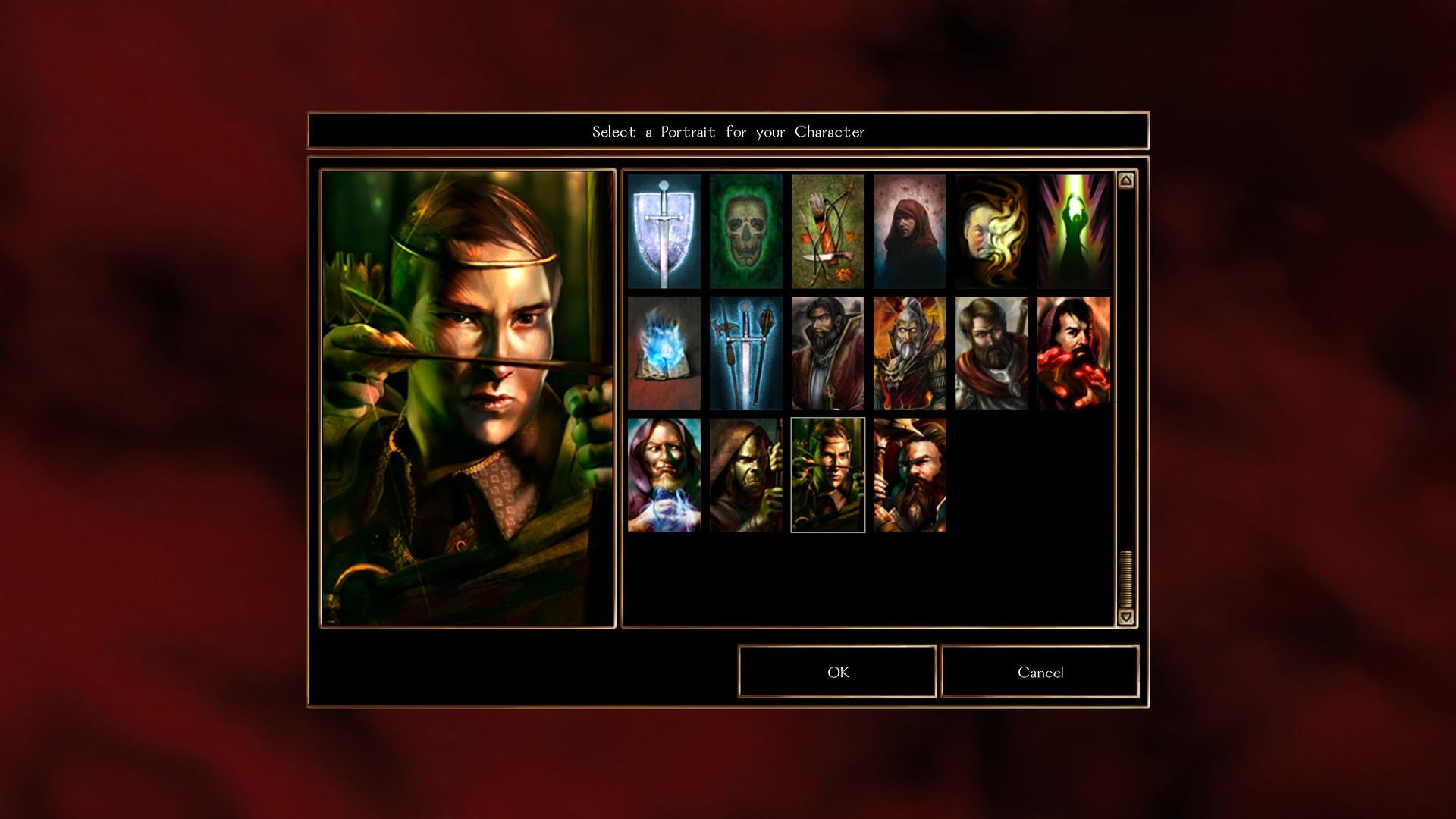Choose the bearded nobleman portrait
The height and width of the screenshot is (819, 1456).
pyautogui.click(x=827, y=353)
